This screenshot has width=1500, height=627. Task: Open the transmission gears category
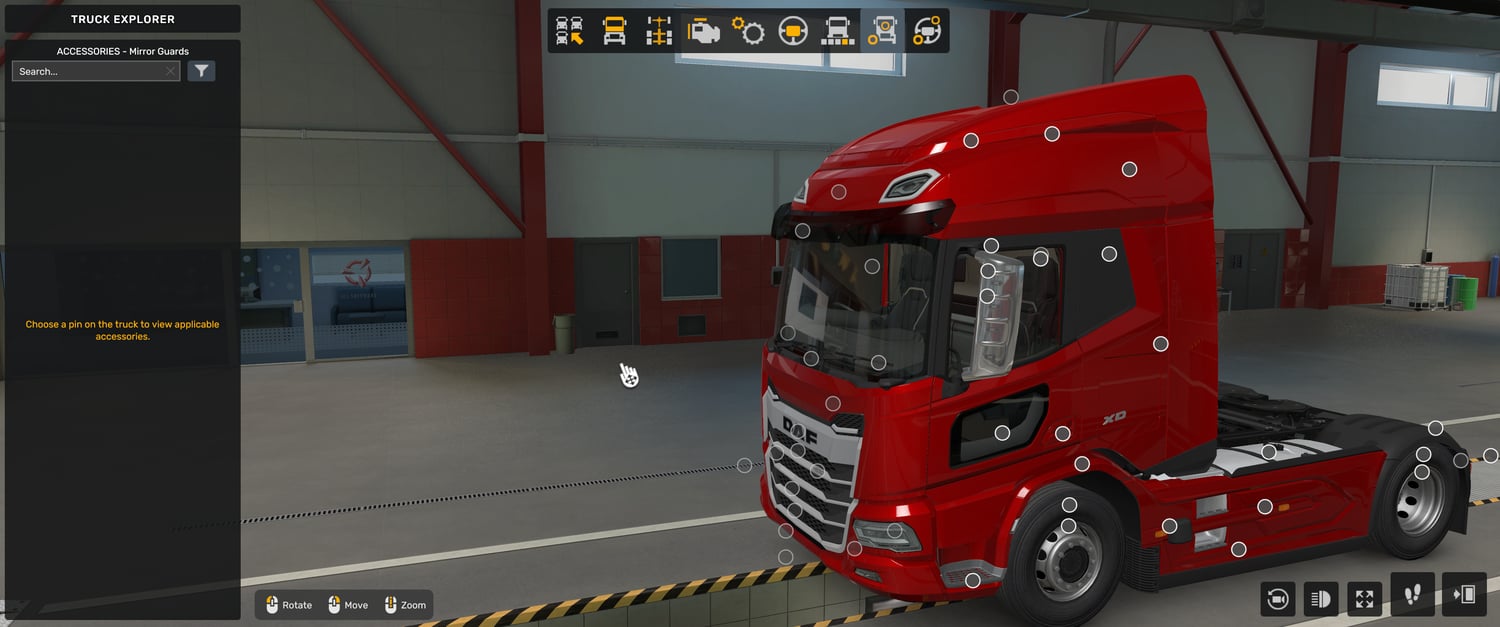click(748, 31)
